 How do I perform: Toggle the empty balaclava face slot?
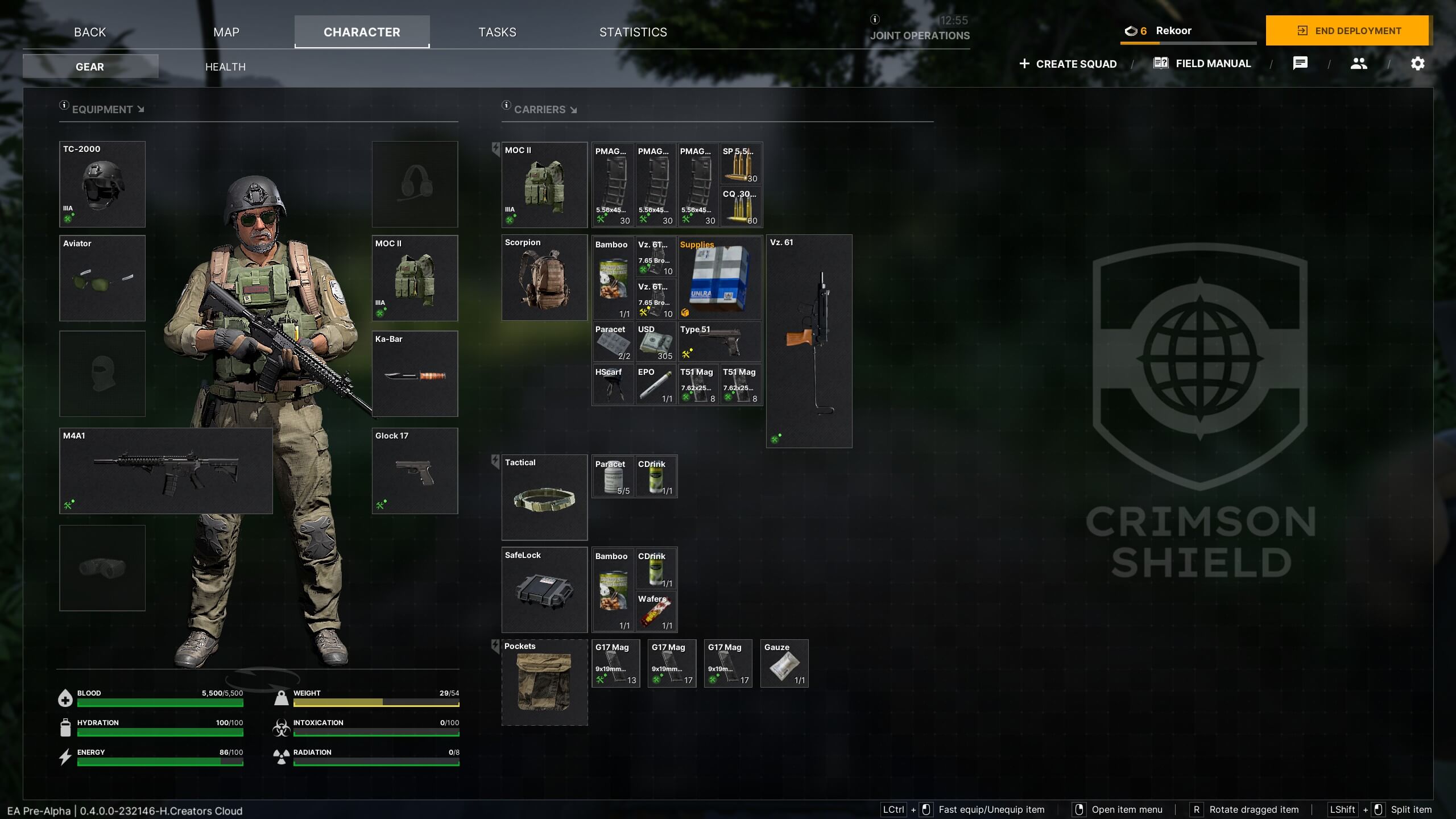(x=102, y=373)
